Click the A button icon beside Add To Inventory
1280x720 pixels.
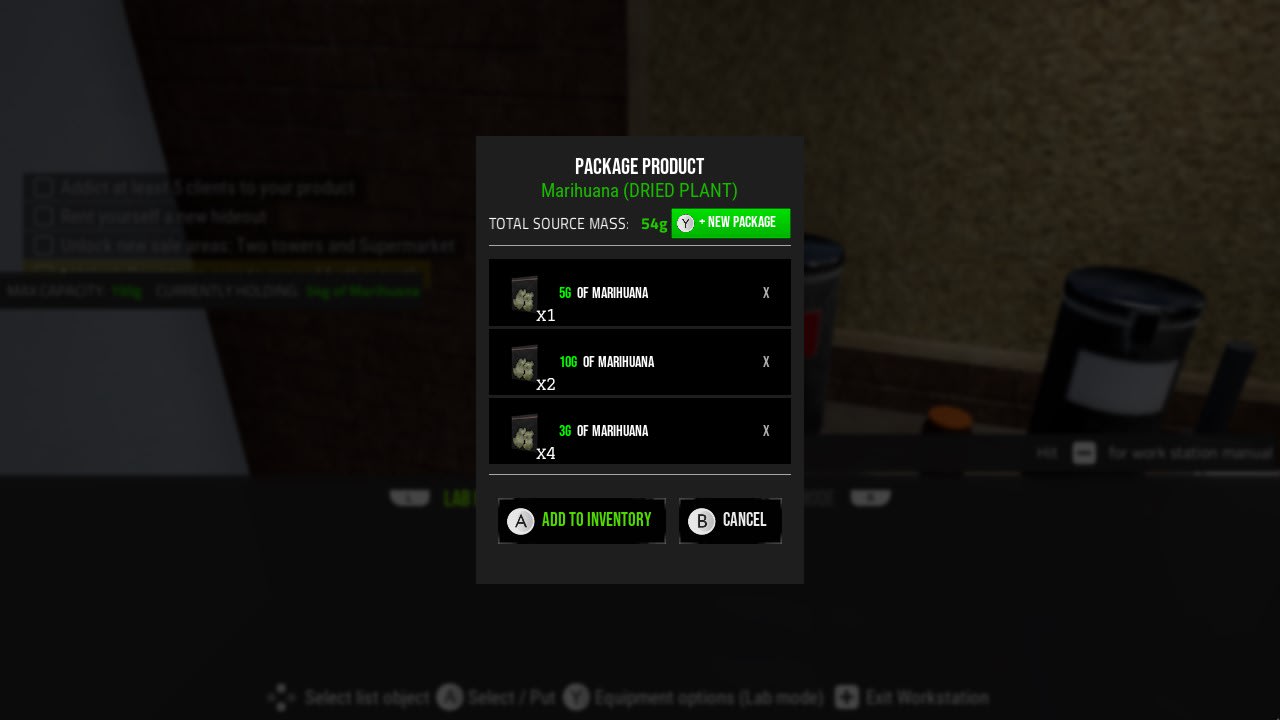click(520, 521)
